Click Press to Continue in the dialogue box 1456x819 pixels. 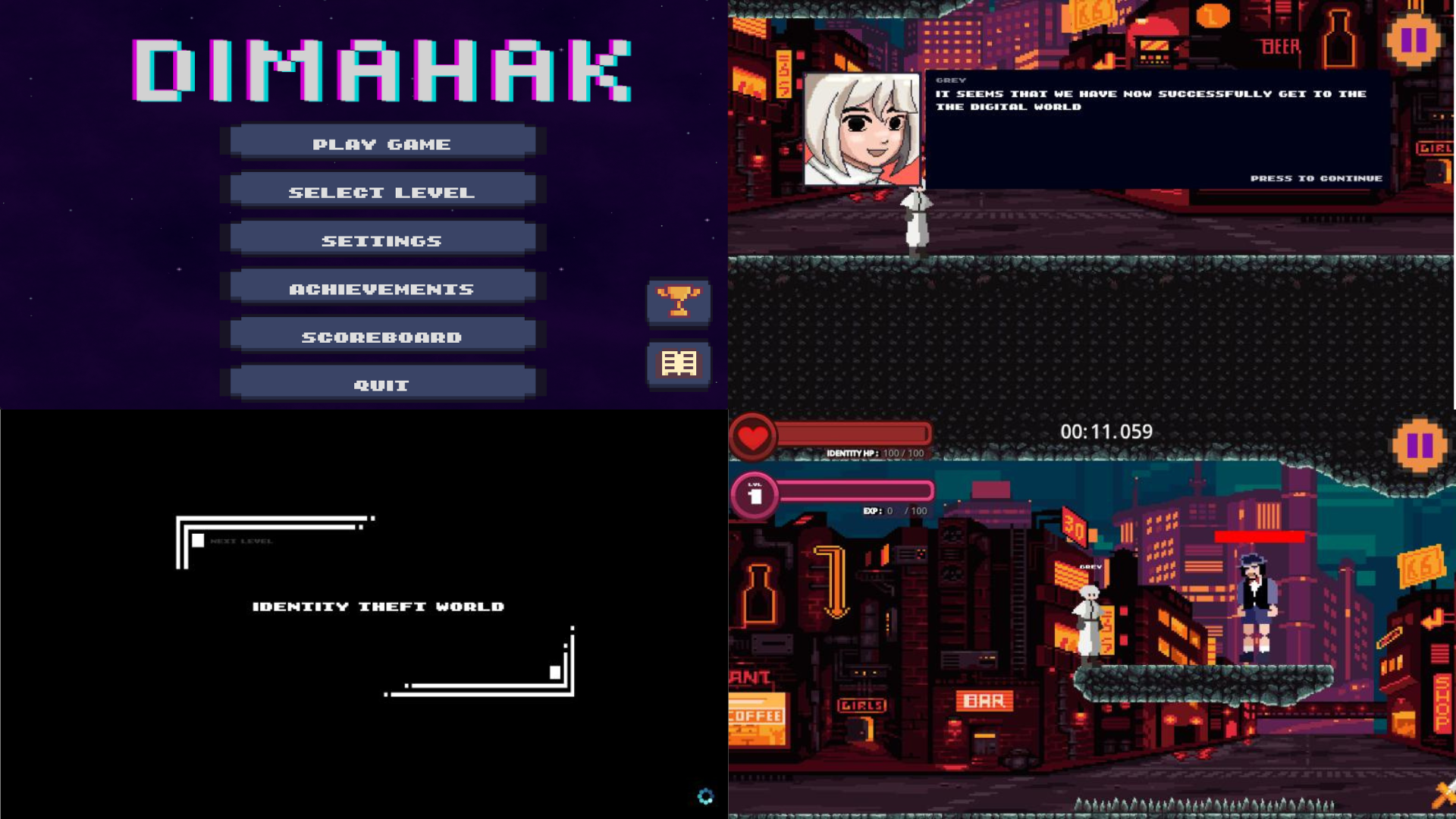[x=1316, y=178]
